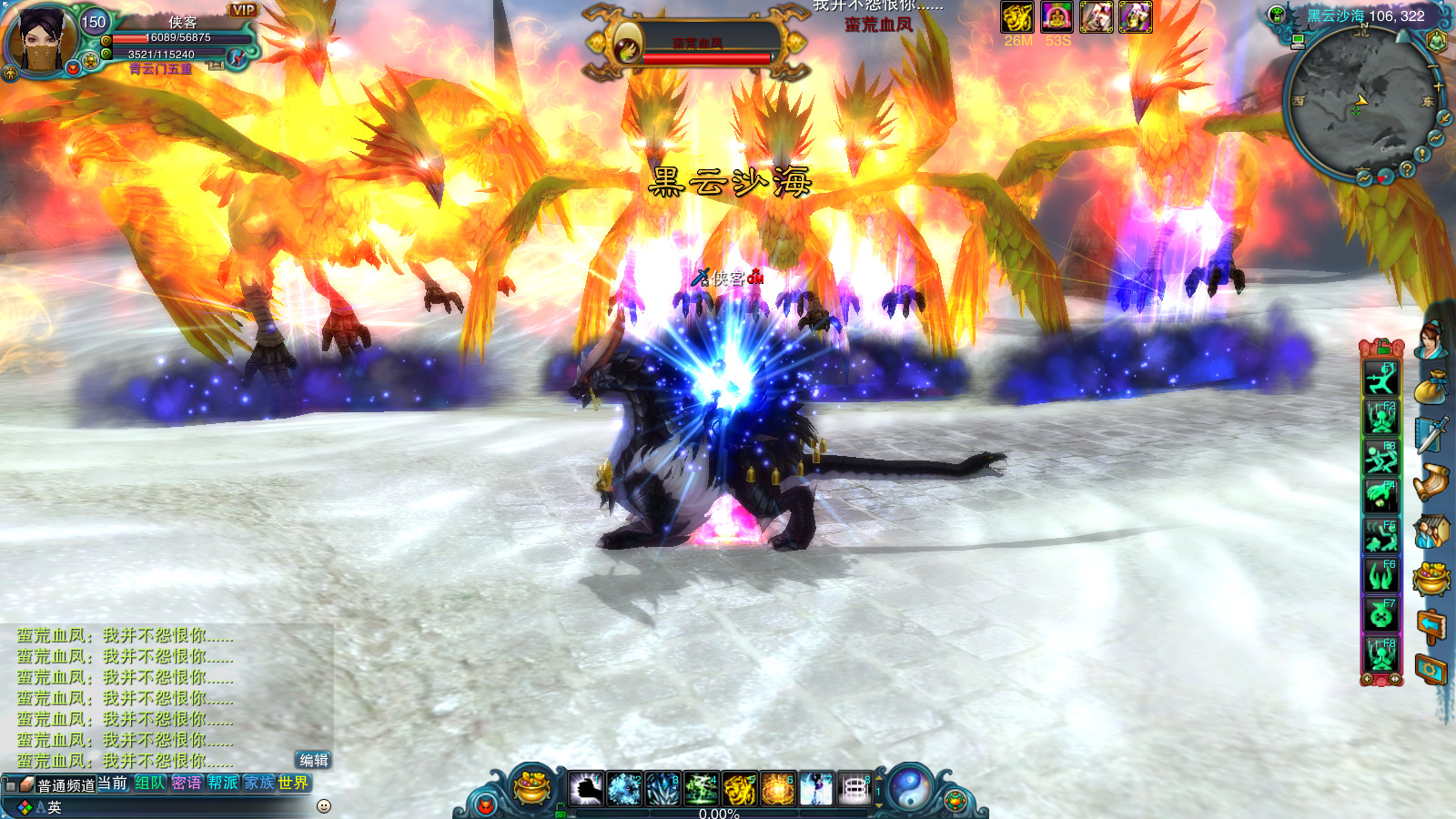
Task: Click the yin-yang orb on the hotbar
Action: click(x=910, y=787)
